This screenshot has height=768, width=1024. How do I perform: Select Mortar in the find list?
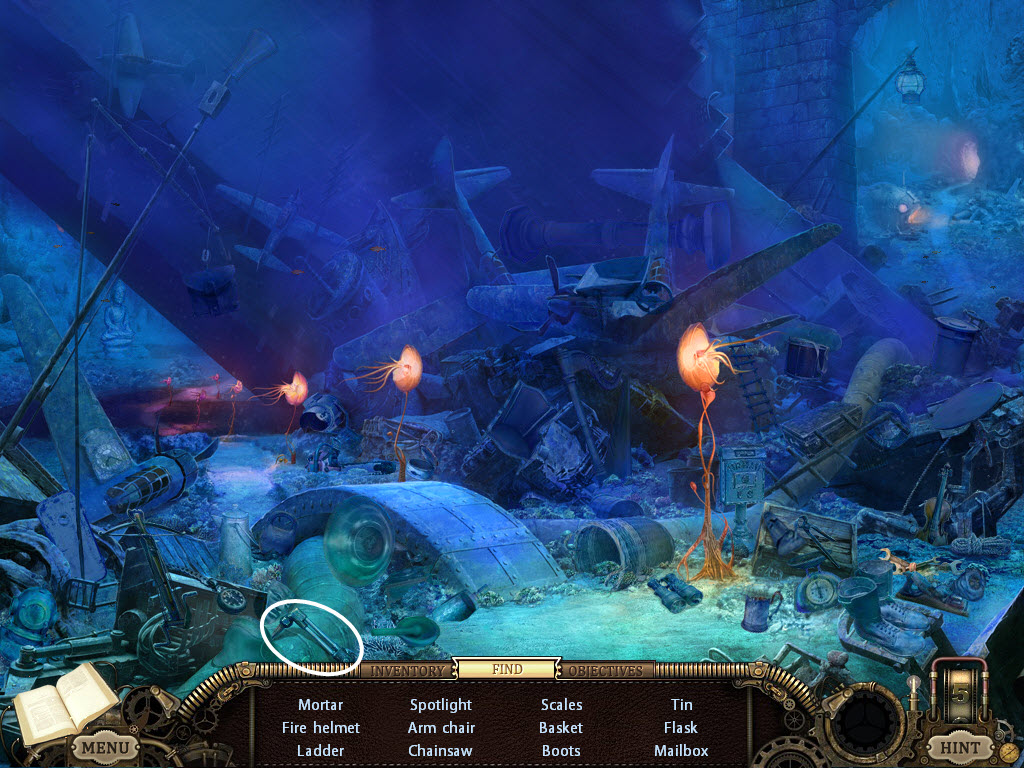(x=320, y=705)
